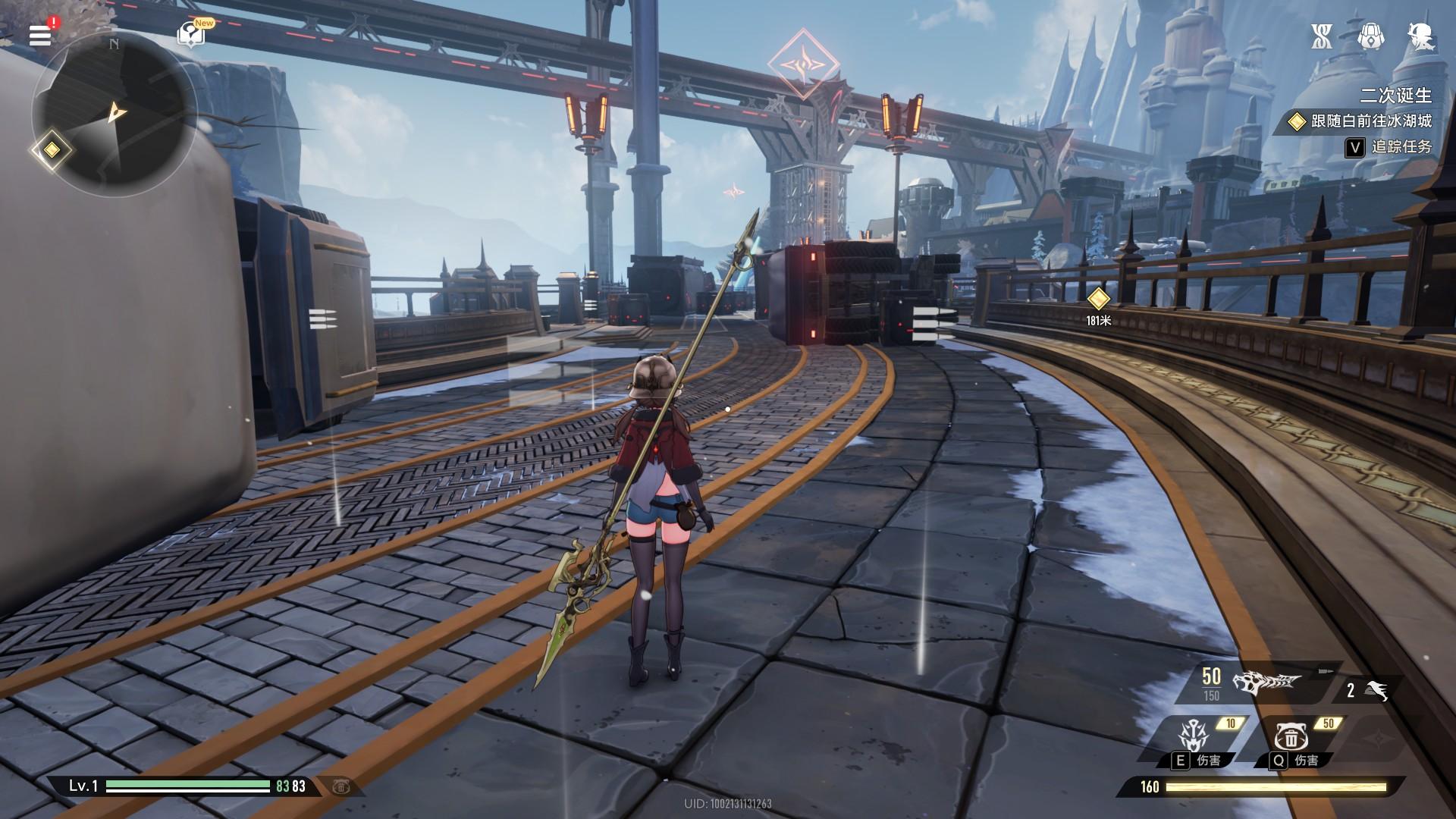Activate the trash can bear 伤害 skill

pyautogui.click(x=1289, y=737)
